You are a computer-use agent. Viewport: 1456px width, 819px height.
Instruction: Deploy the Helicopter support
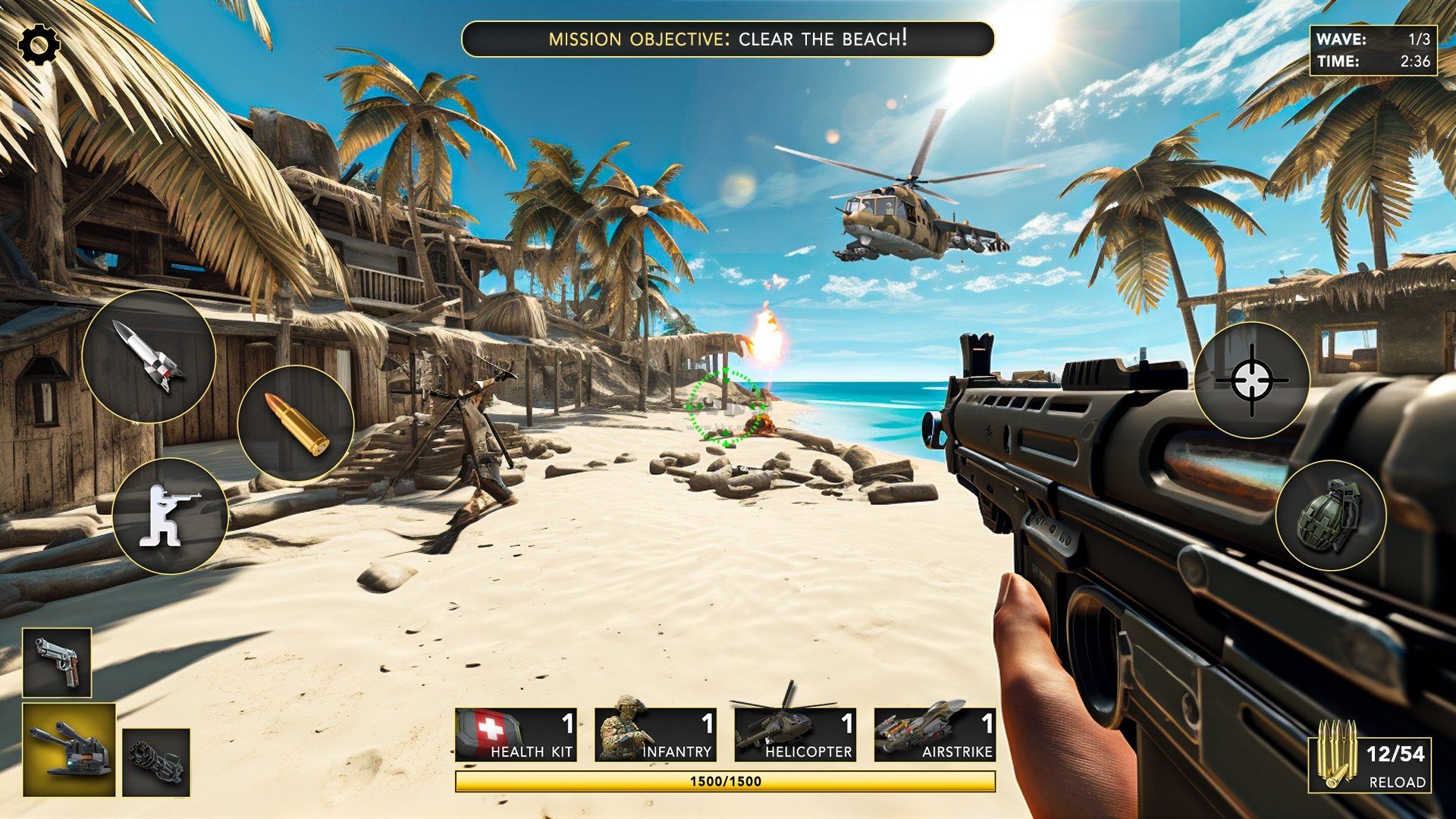point(795,735)
